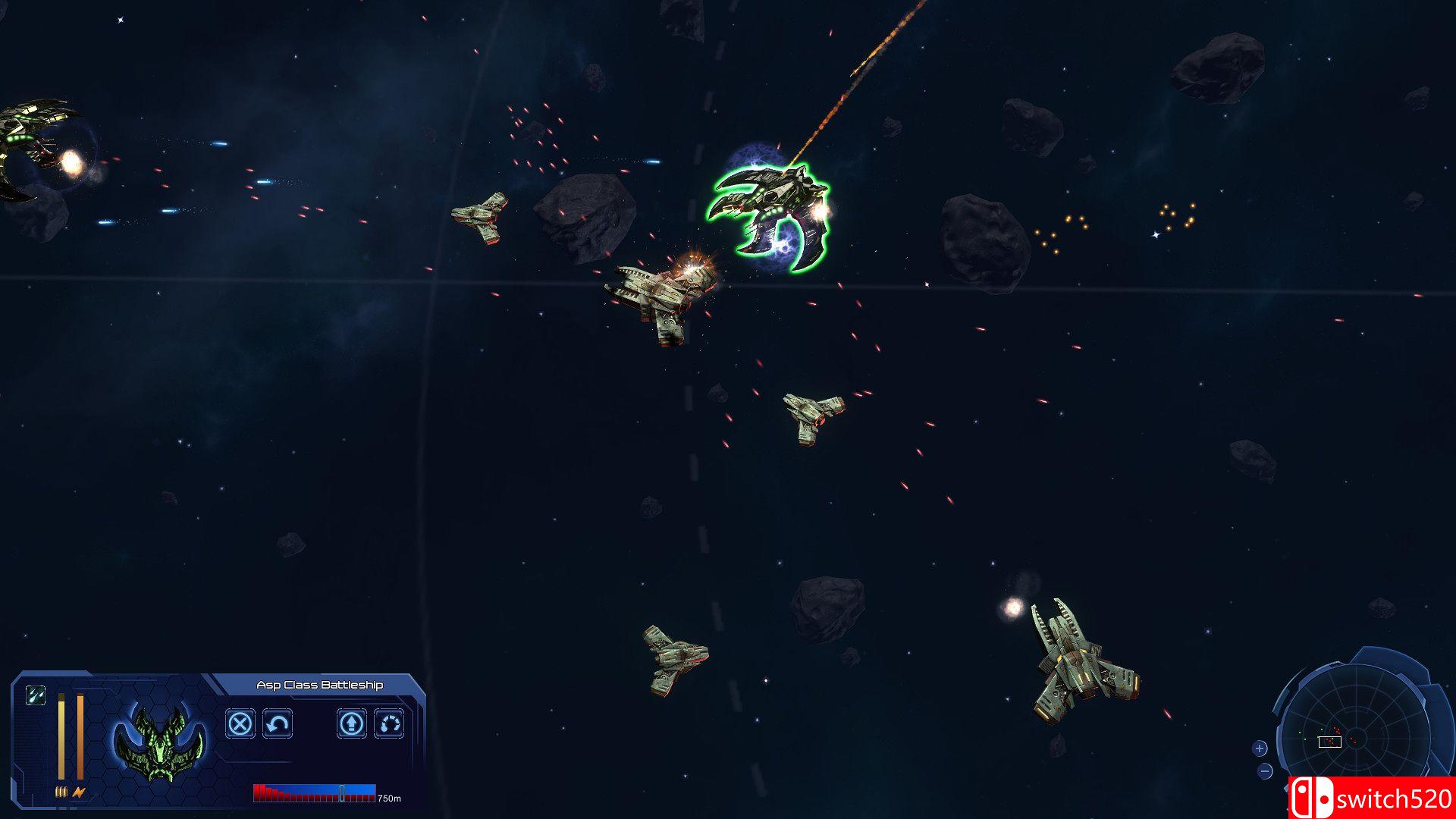The width and height of the screenshot is (1456, 819).
Task: Toggle the speedometer gauge button
Action: (389, 723)
